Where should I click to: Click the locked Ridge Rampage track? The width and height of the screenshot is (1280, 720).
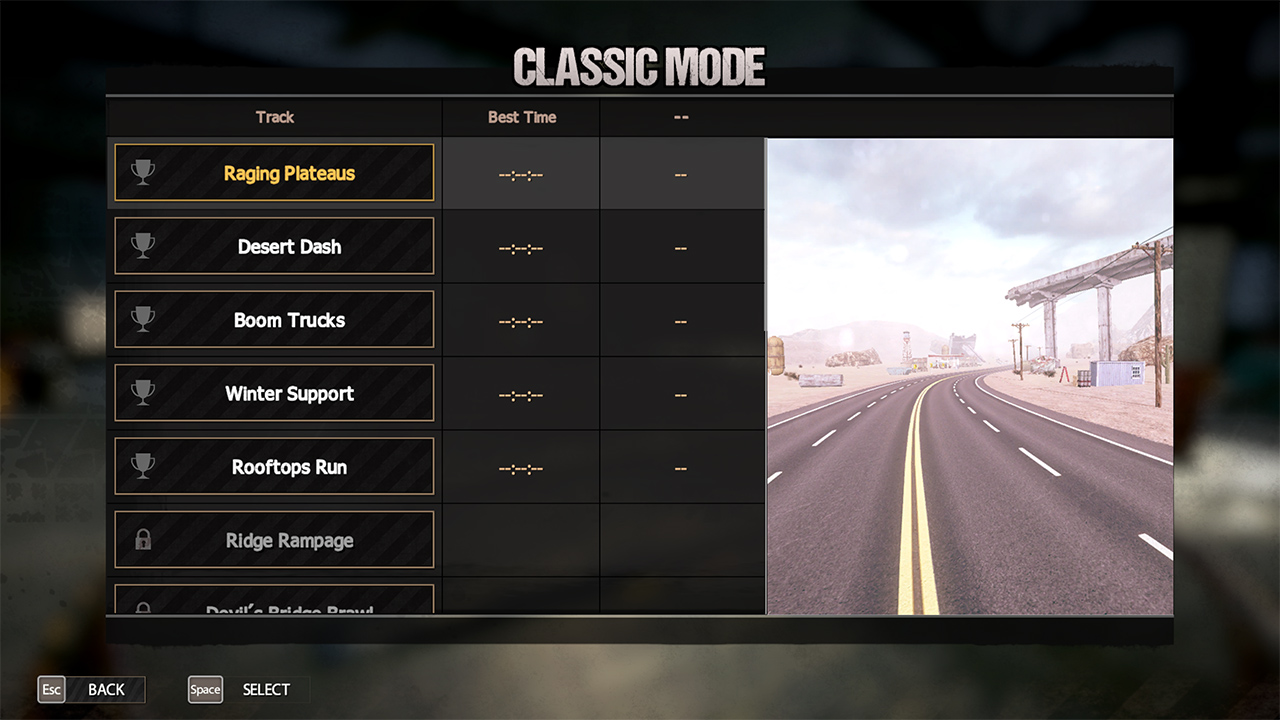274,540
